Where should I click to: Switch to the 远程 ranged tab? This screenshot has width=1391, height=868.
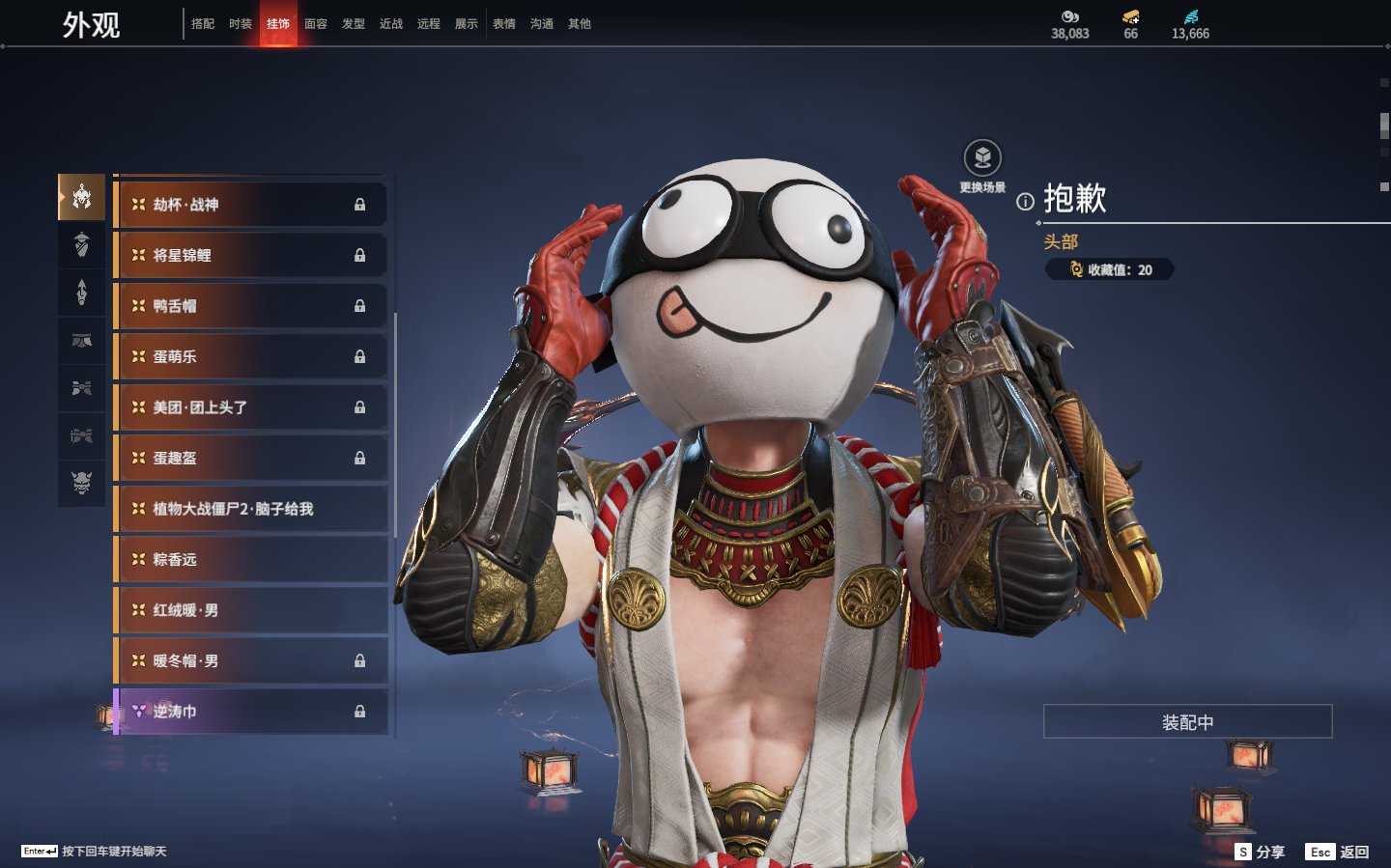click(x=429, y=24)
